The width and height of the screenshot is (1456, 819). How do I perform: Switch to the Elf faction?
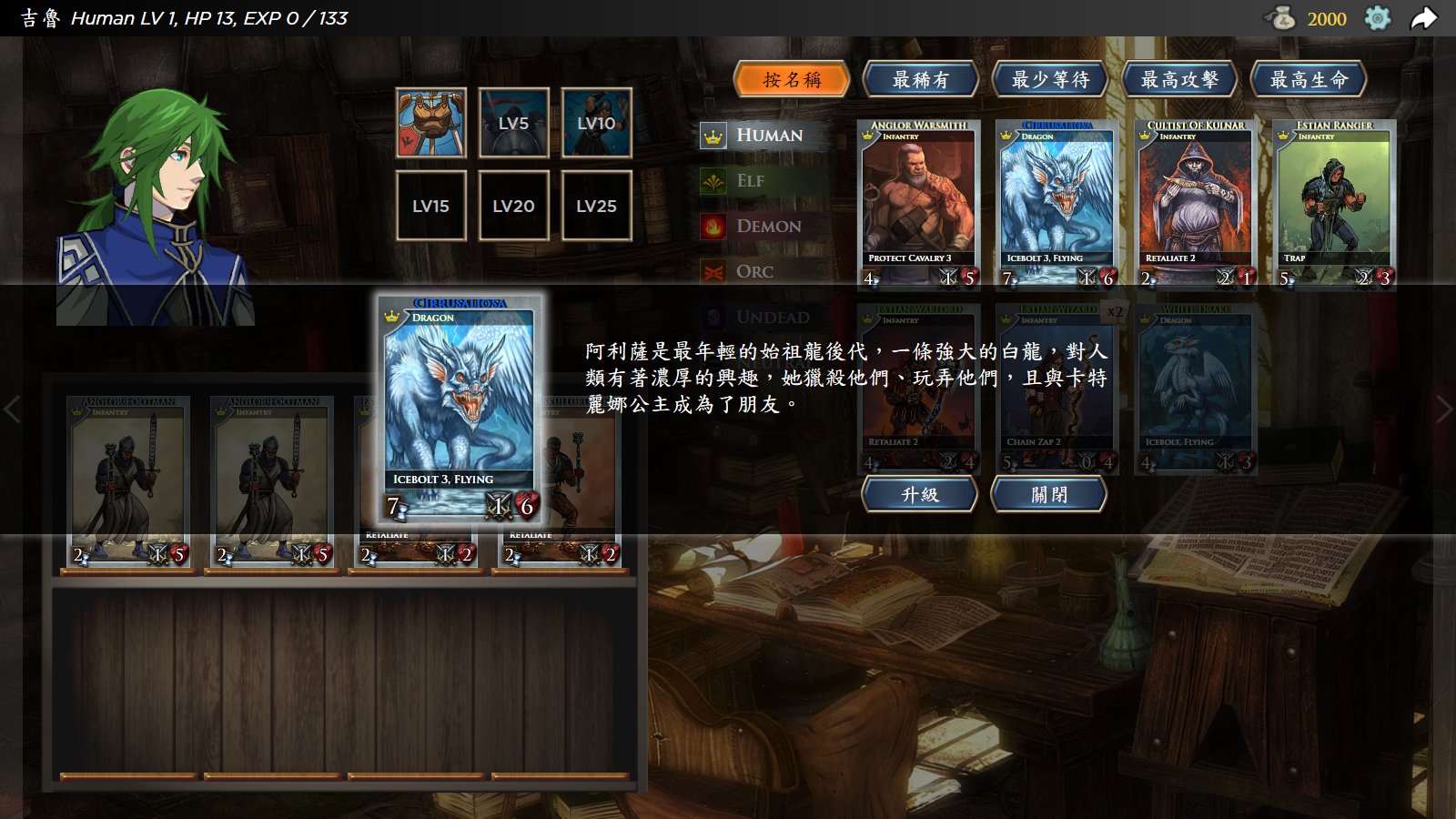click(750, 181)
